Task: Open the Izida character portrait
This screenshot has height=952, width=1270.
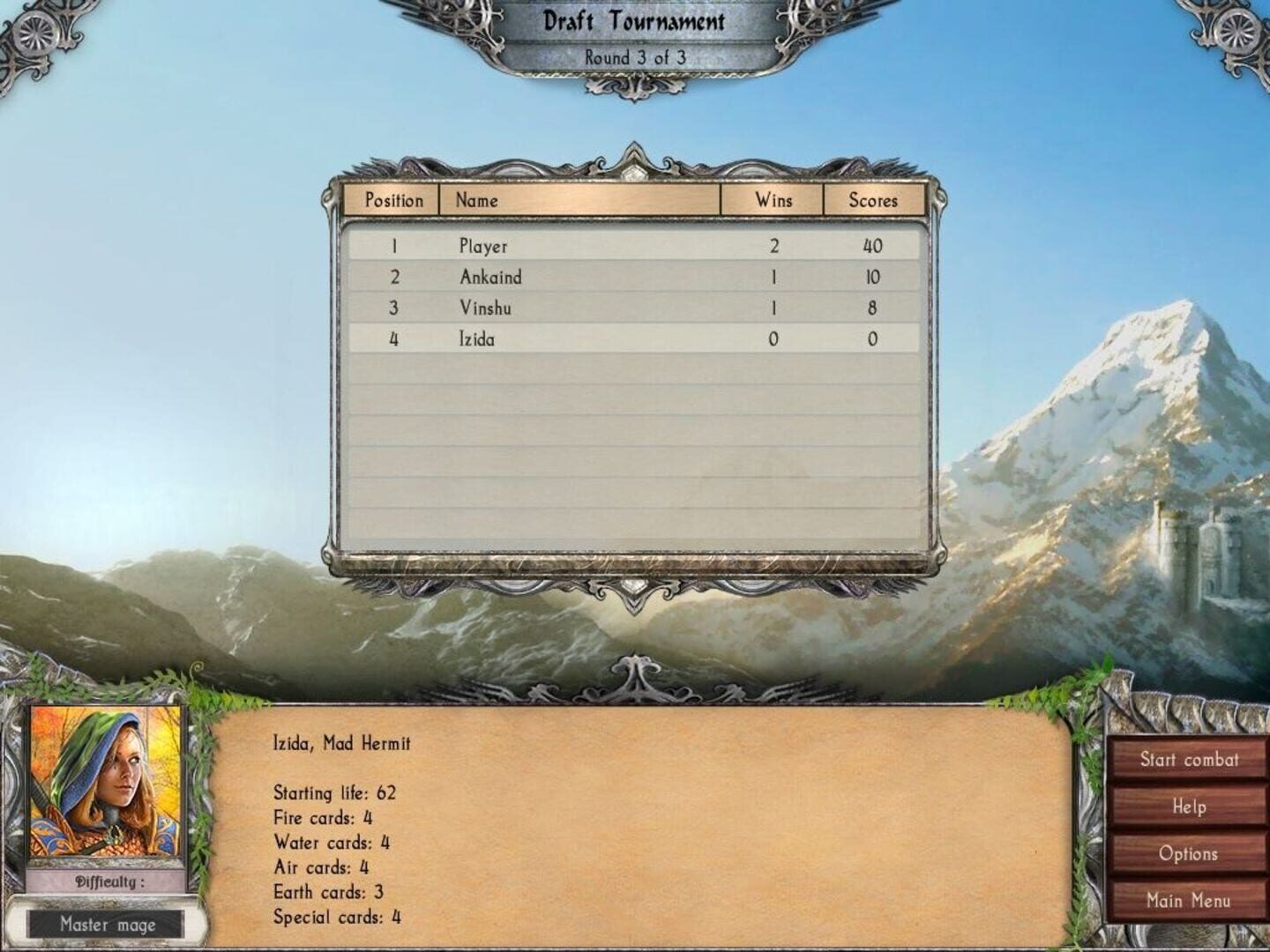Action: pyautogui.click(x=106, y=785)
